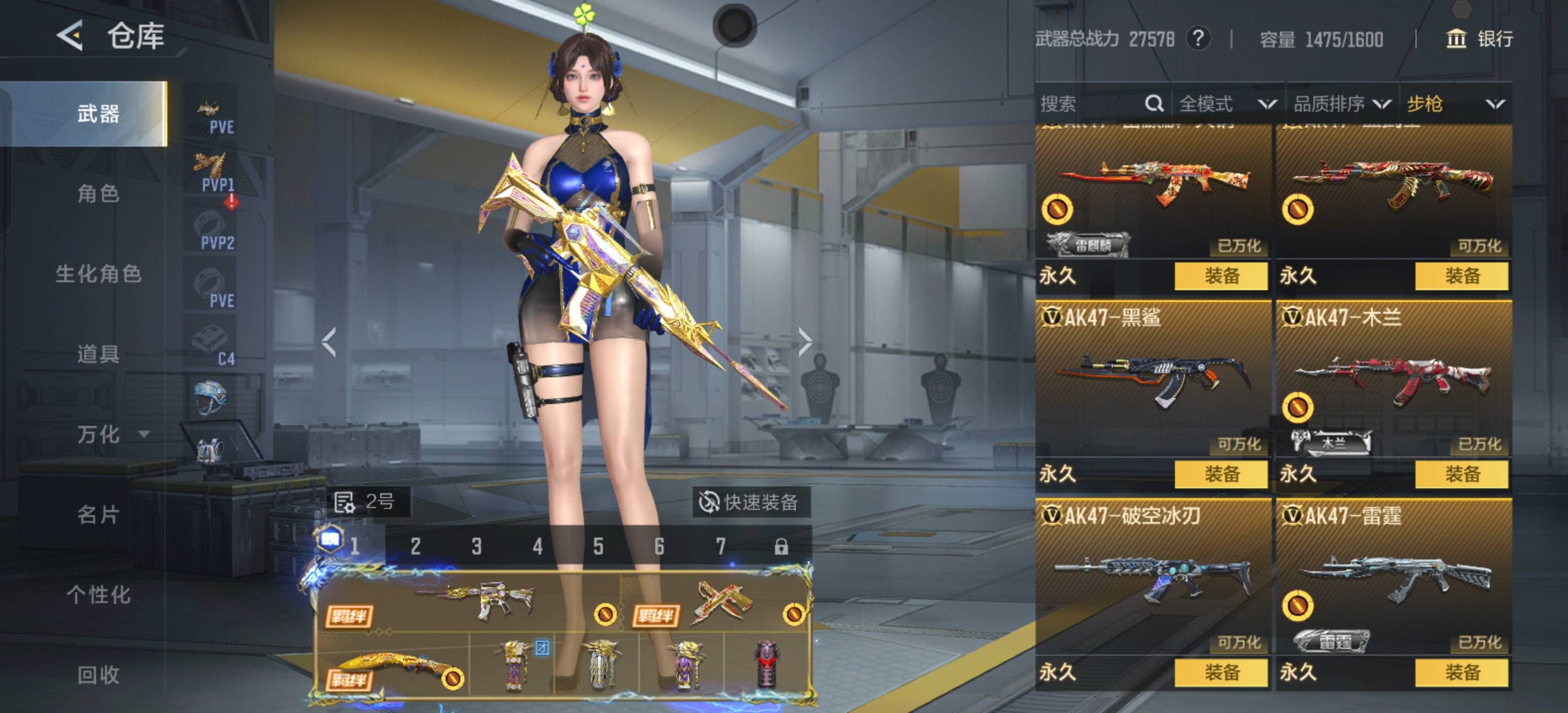The width and height of the screenshot is (1568, 713).
Task: Select the 武器 weapons category
Action: (98, 114)
